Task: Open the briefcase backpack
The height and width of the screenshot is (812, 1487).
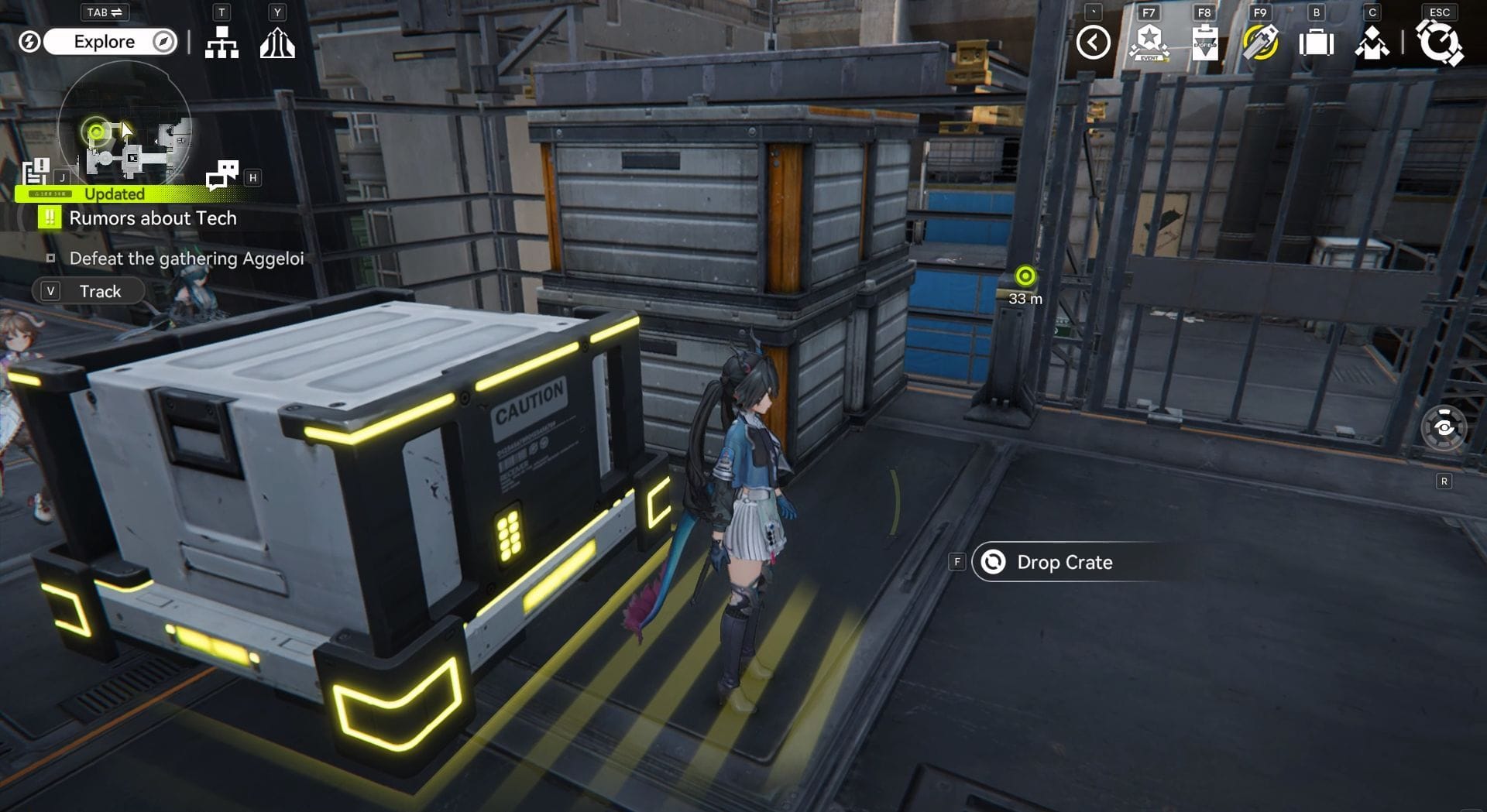Action: (x=1316, y=43)
